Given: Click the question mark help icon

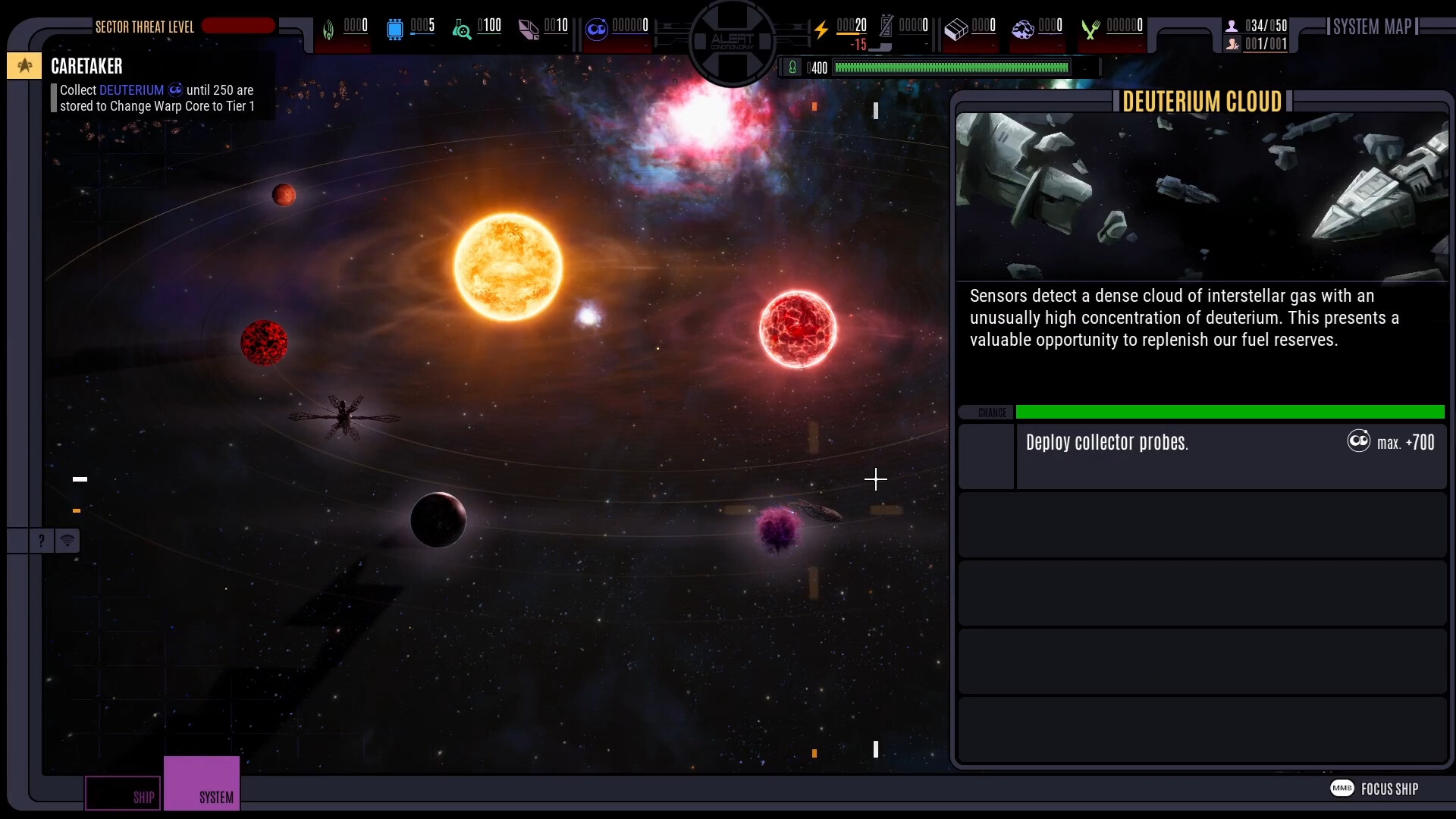Looking at the screenshot, I should [40, 541].
